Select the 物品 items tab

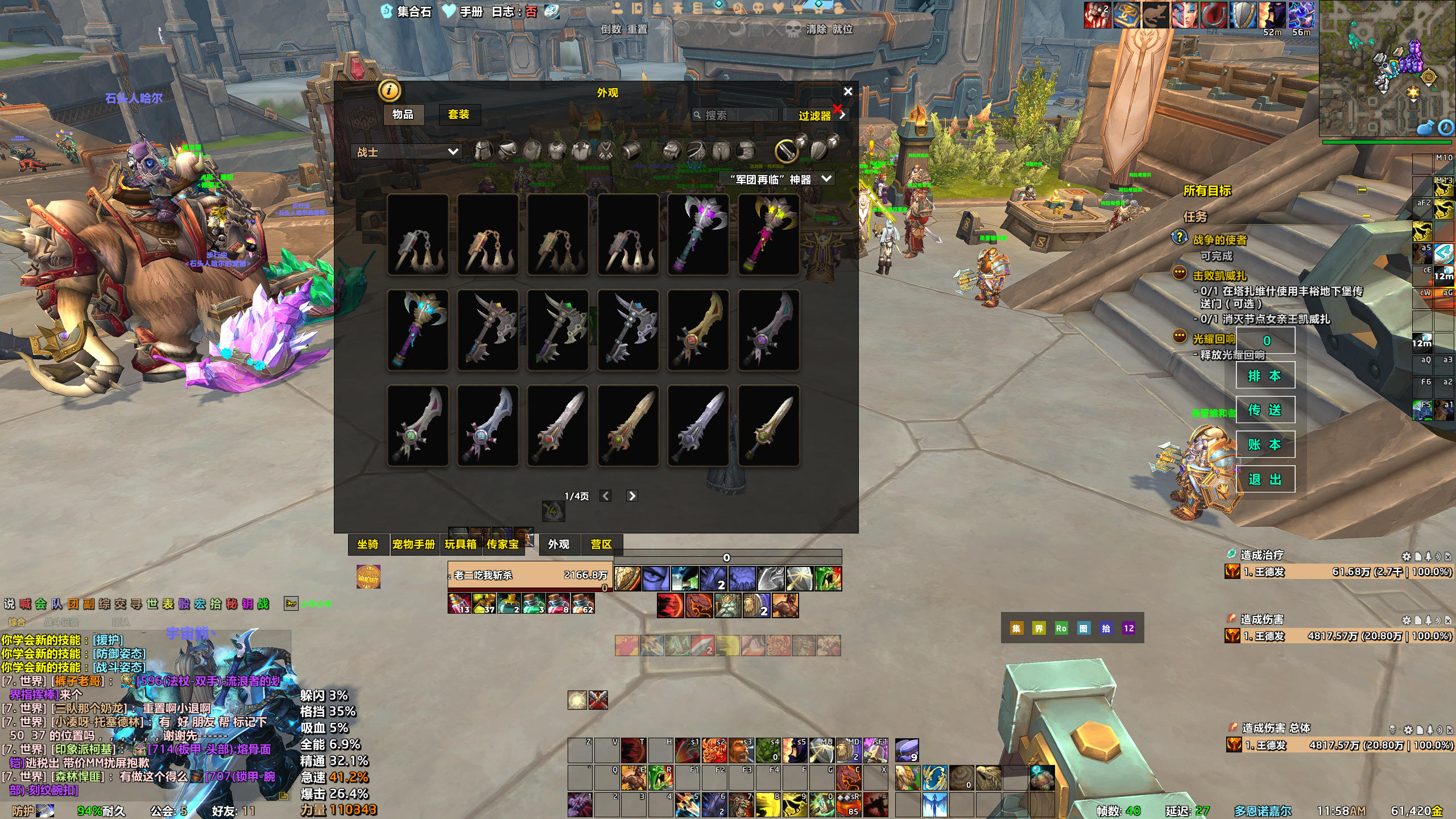pos(403,114)
